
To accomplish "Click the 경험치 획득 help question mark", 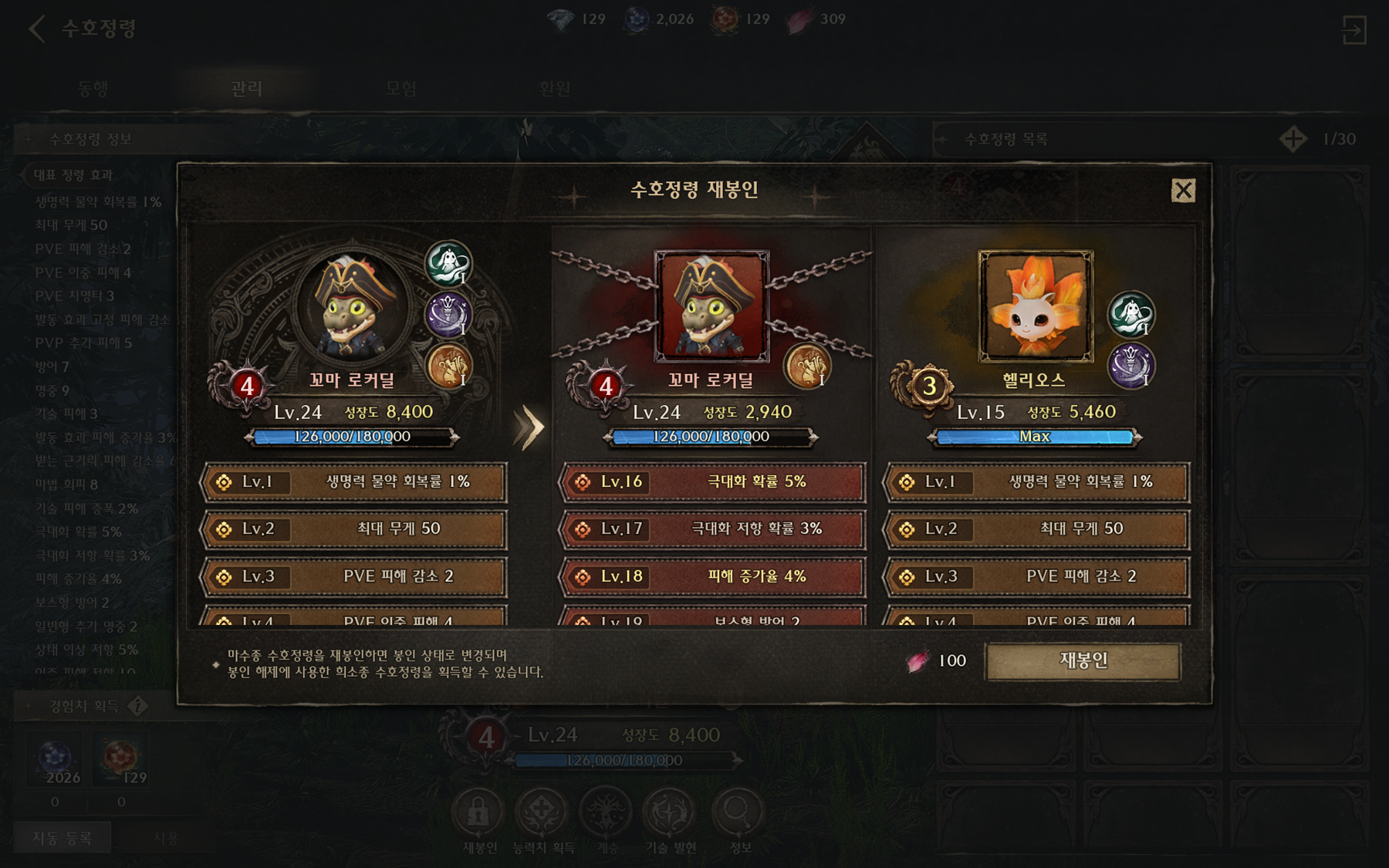I will (x=137, y=706).
